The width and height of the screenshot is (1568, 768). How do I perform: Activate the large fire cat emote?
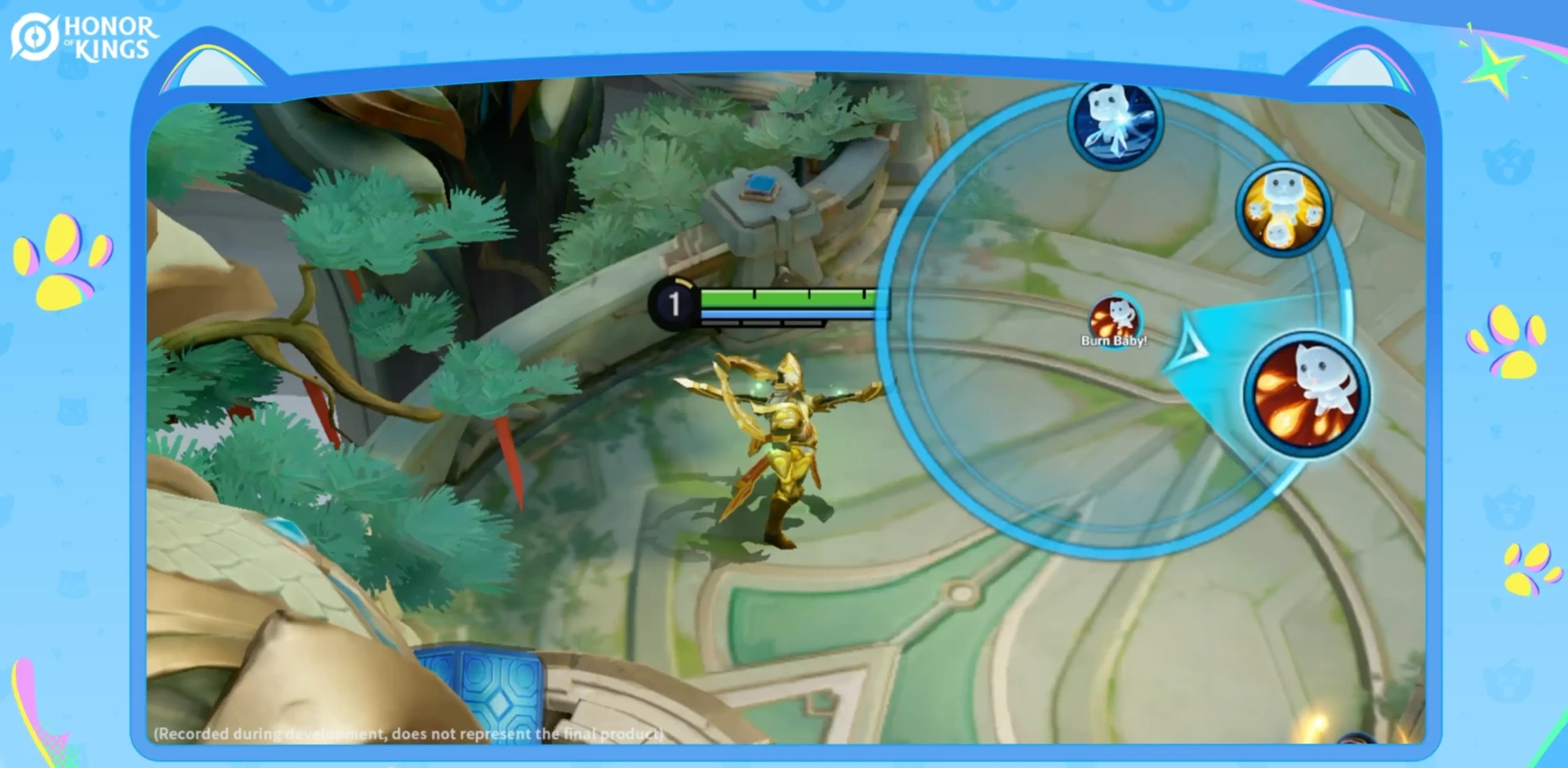coord(1306,395)
